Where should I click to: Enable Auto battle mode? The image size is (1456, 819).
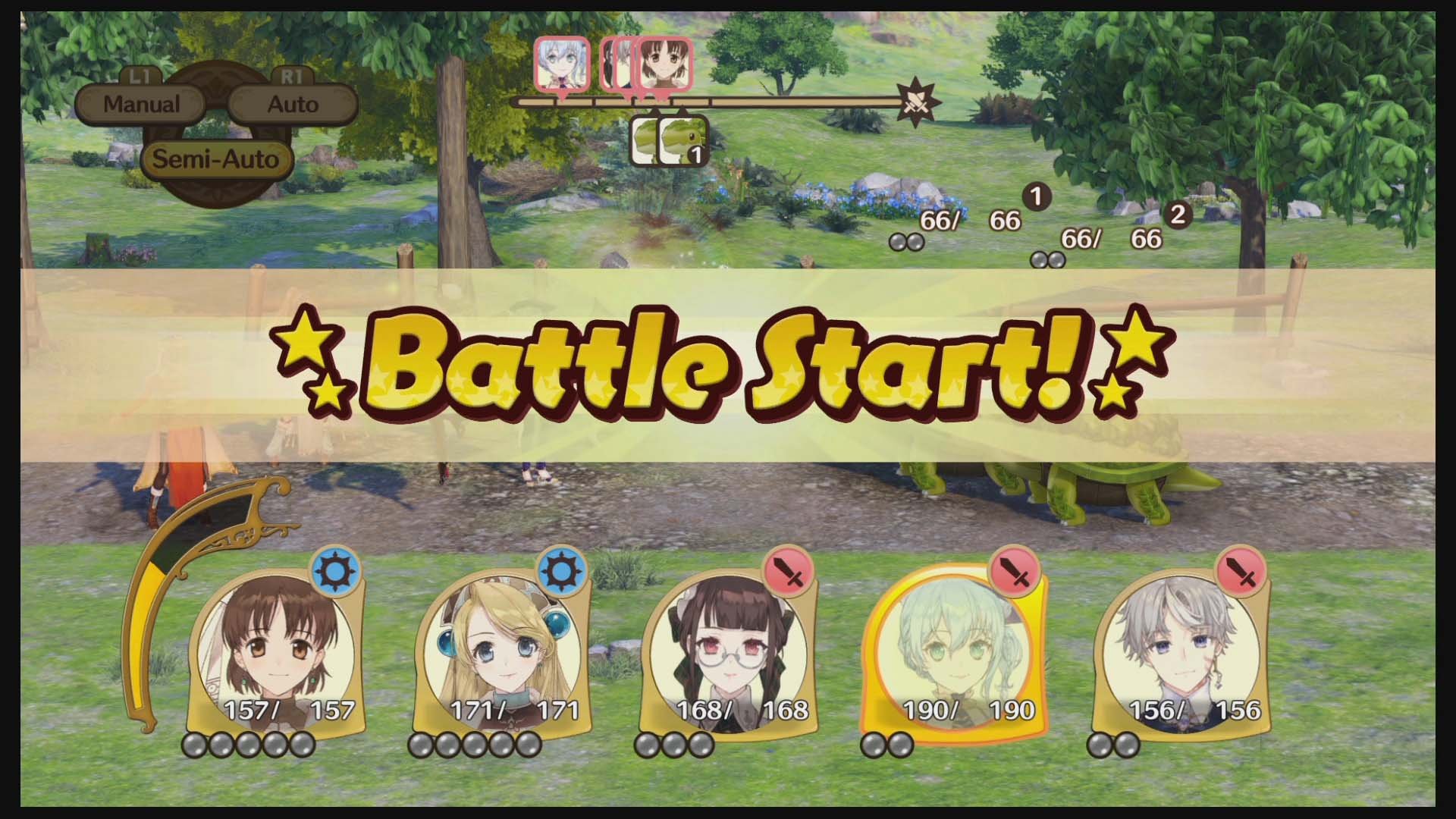(293, 104)
